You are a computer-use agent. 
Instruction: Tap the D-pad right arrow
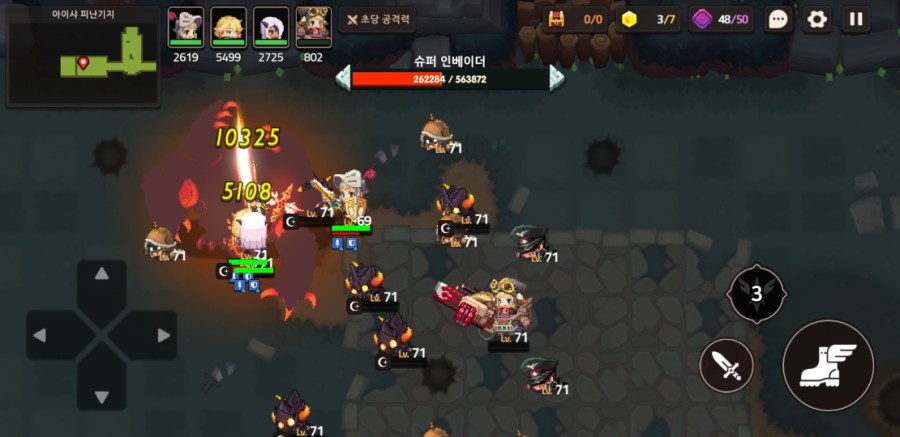click(x=162, y=335)
